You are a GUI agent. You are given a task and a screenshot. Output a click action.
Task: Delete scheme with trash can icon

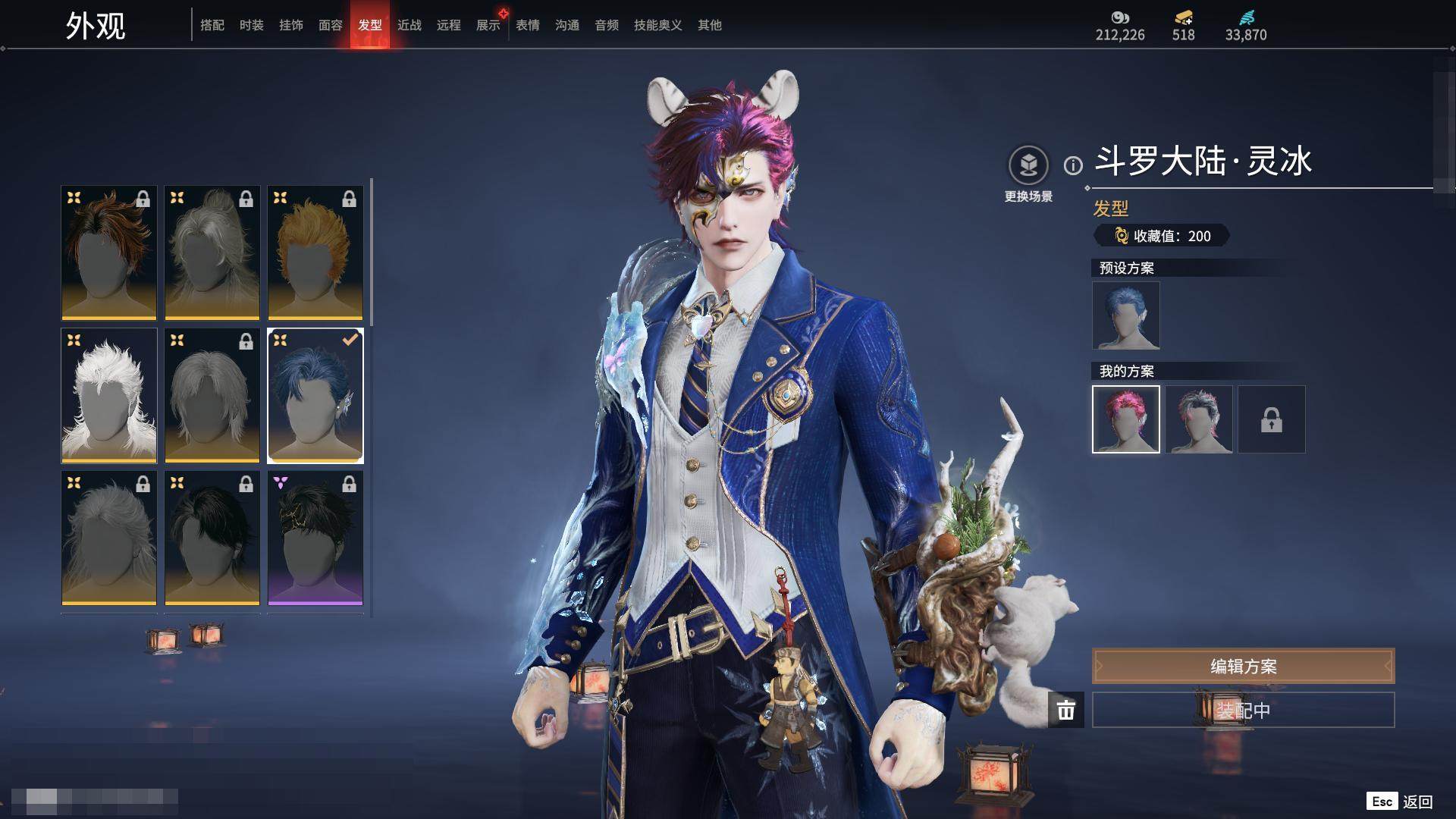[1065, 710]
